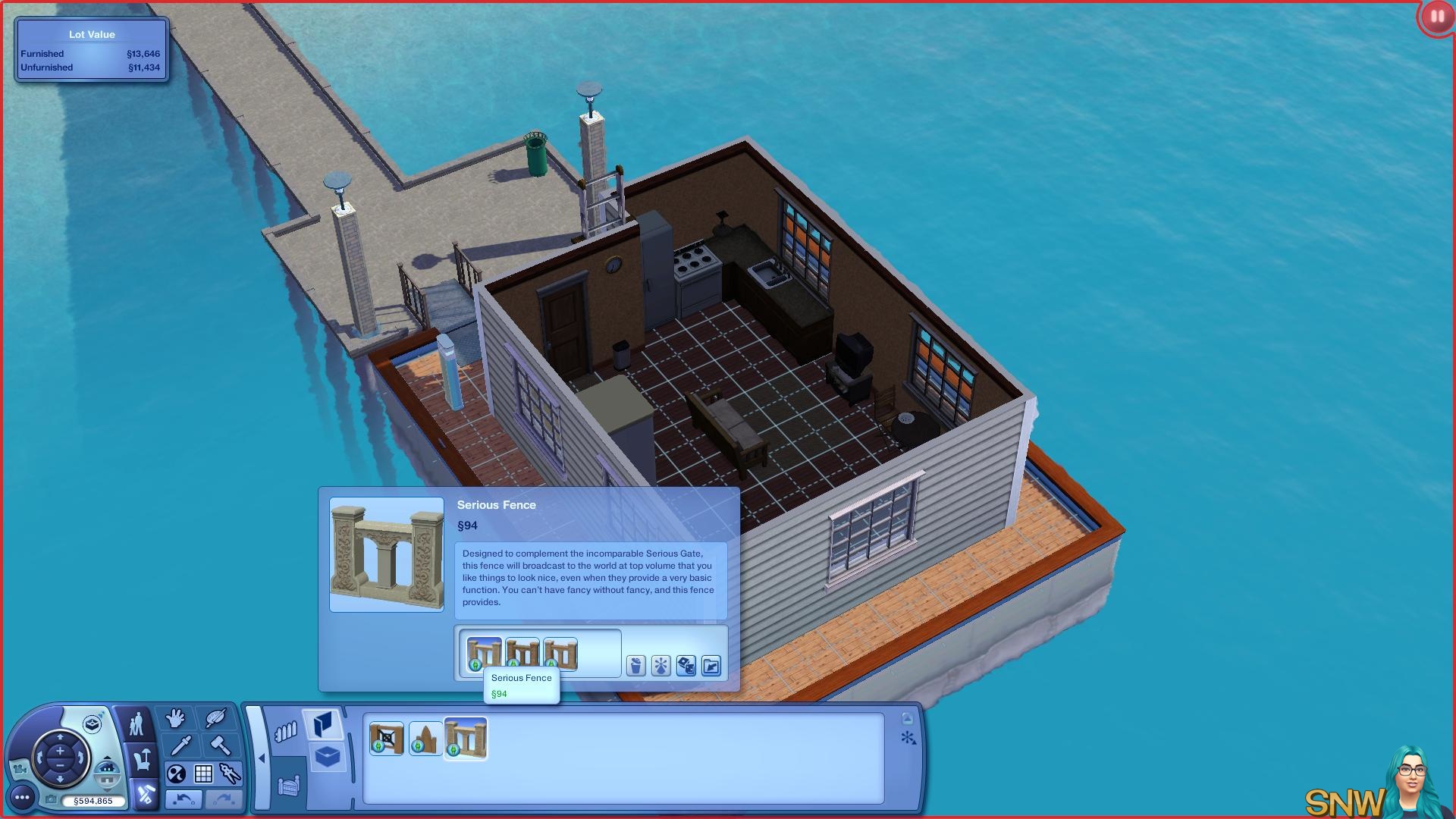Undo the last build action
Image resolution: width=1456 pixels, height=819 pixels.
coord(183,799)
